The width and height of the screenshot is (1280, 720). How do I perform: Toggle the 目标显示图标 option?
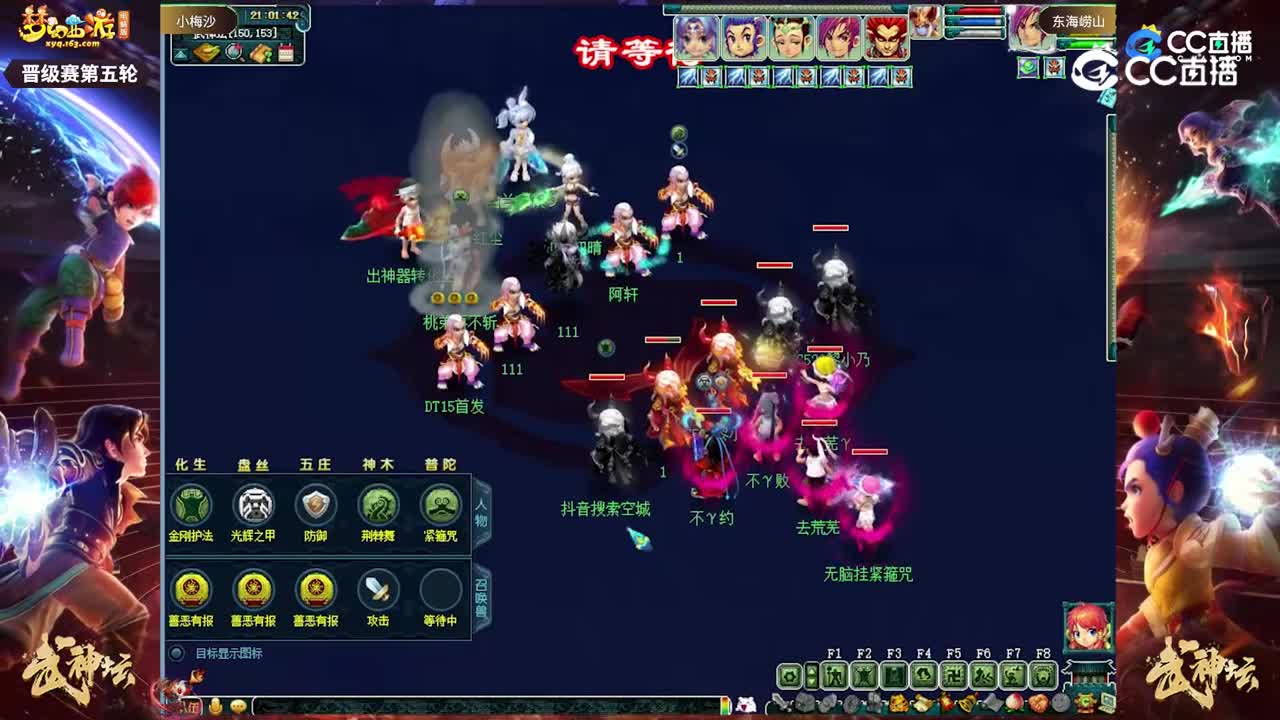pos(175,651)
